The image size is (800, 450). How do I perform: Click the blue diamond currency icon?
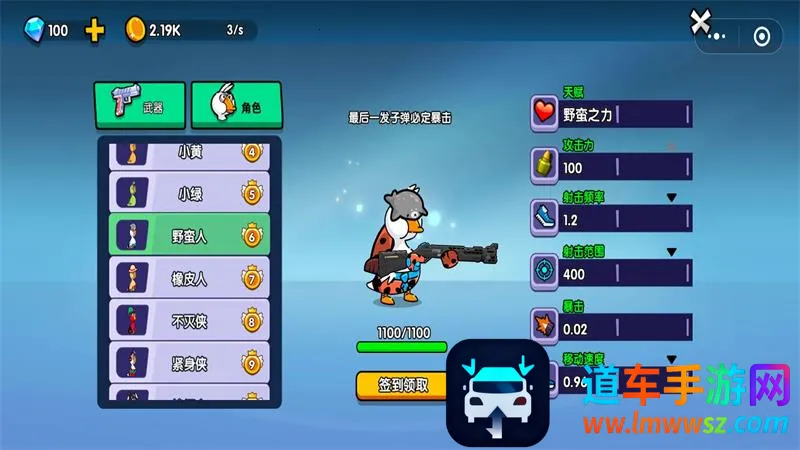[33, 30]
